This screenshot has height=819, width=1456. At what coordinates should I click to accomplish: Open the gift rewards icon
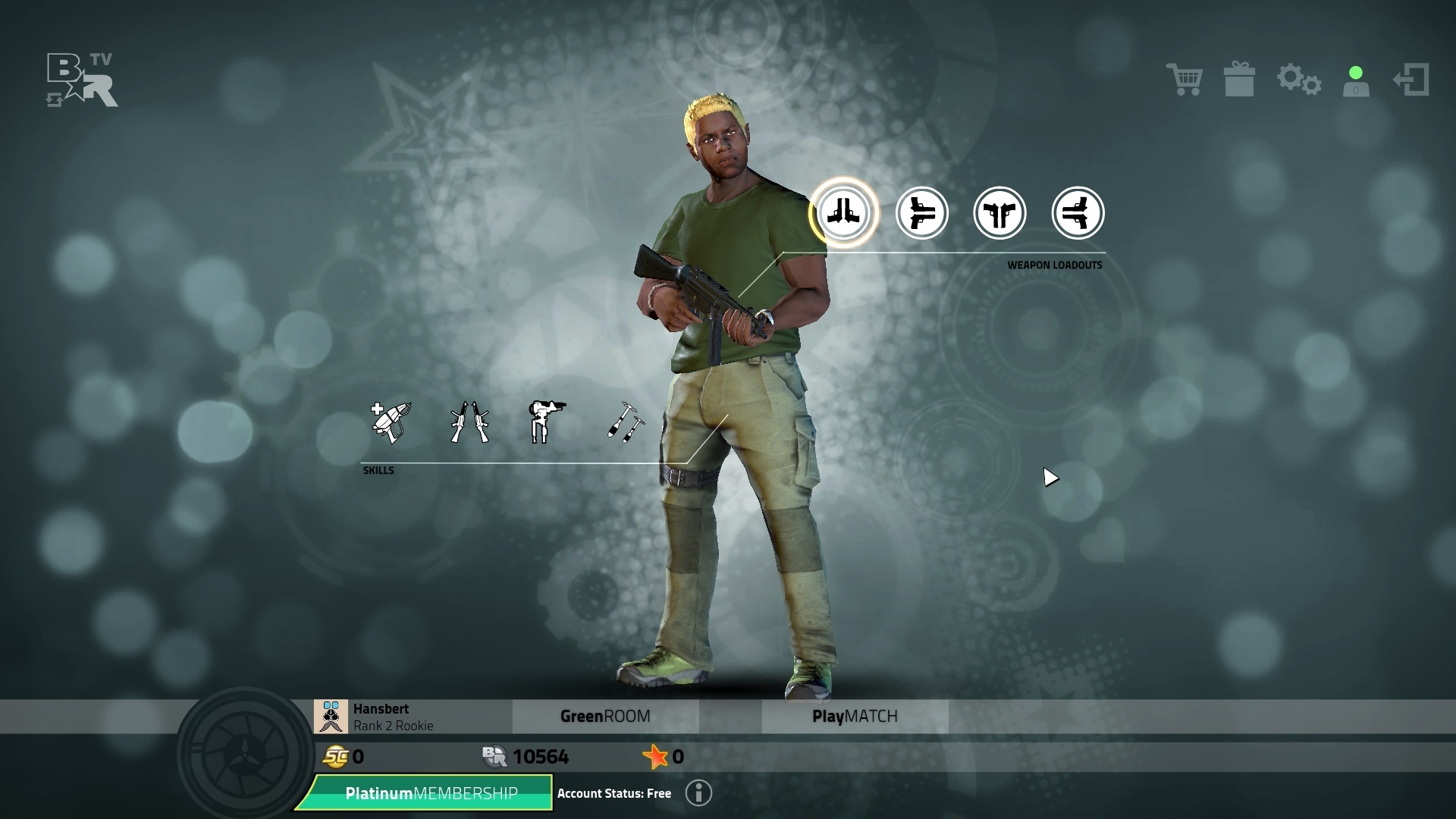(1241, 79)
